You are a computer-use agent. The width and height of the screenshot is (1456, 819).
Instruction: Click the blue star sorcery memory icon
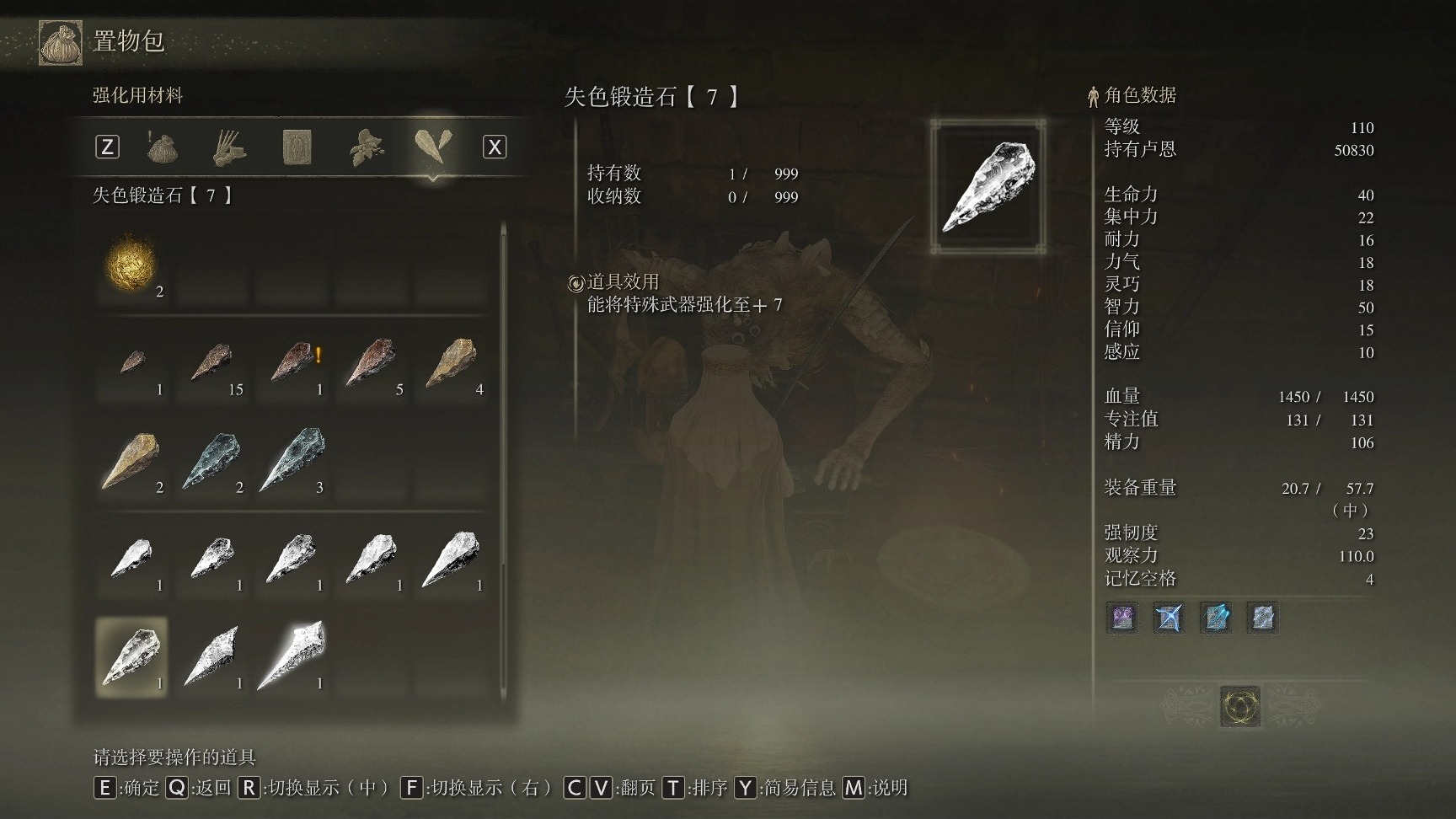pos(1171,618)
